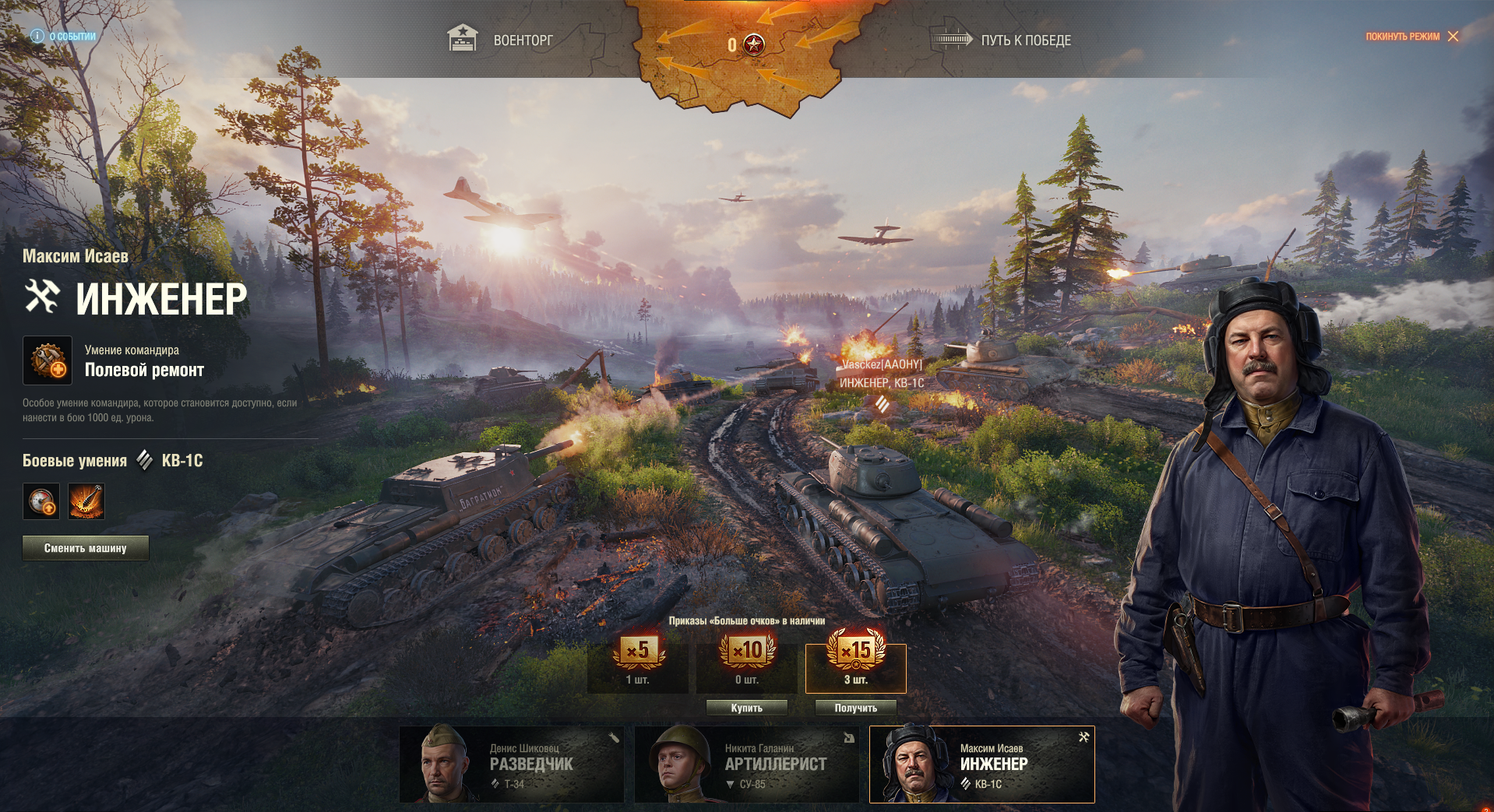Choose the Инженер commander card

pyautogui.click(x=981, y=765)
